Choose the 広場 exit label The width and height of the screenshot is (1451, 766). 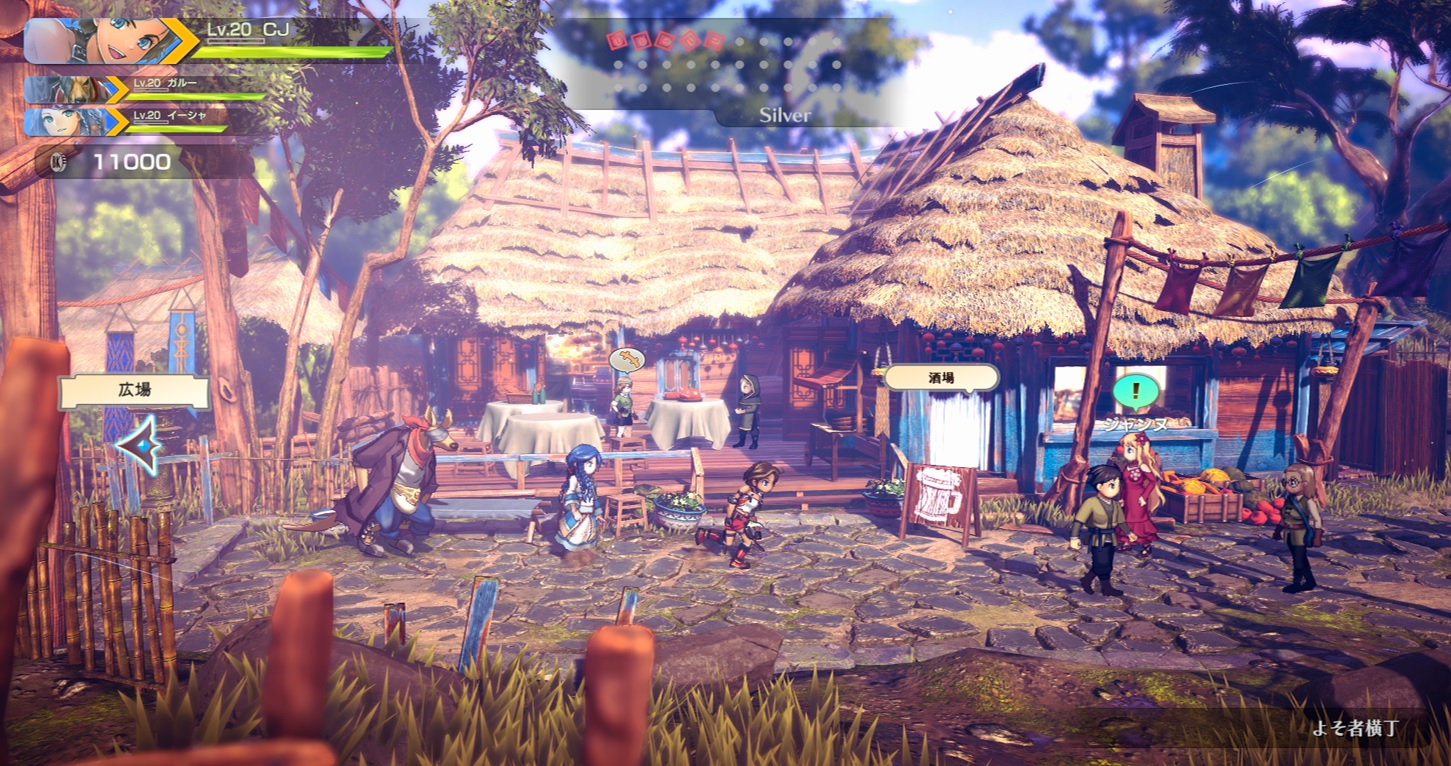(134, 392)
